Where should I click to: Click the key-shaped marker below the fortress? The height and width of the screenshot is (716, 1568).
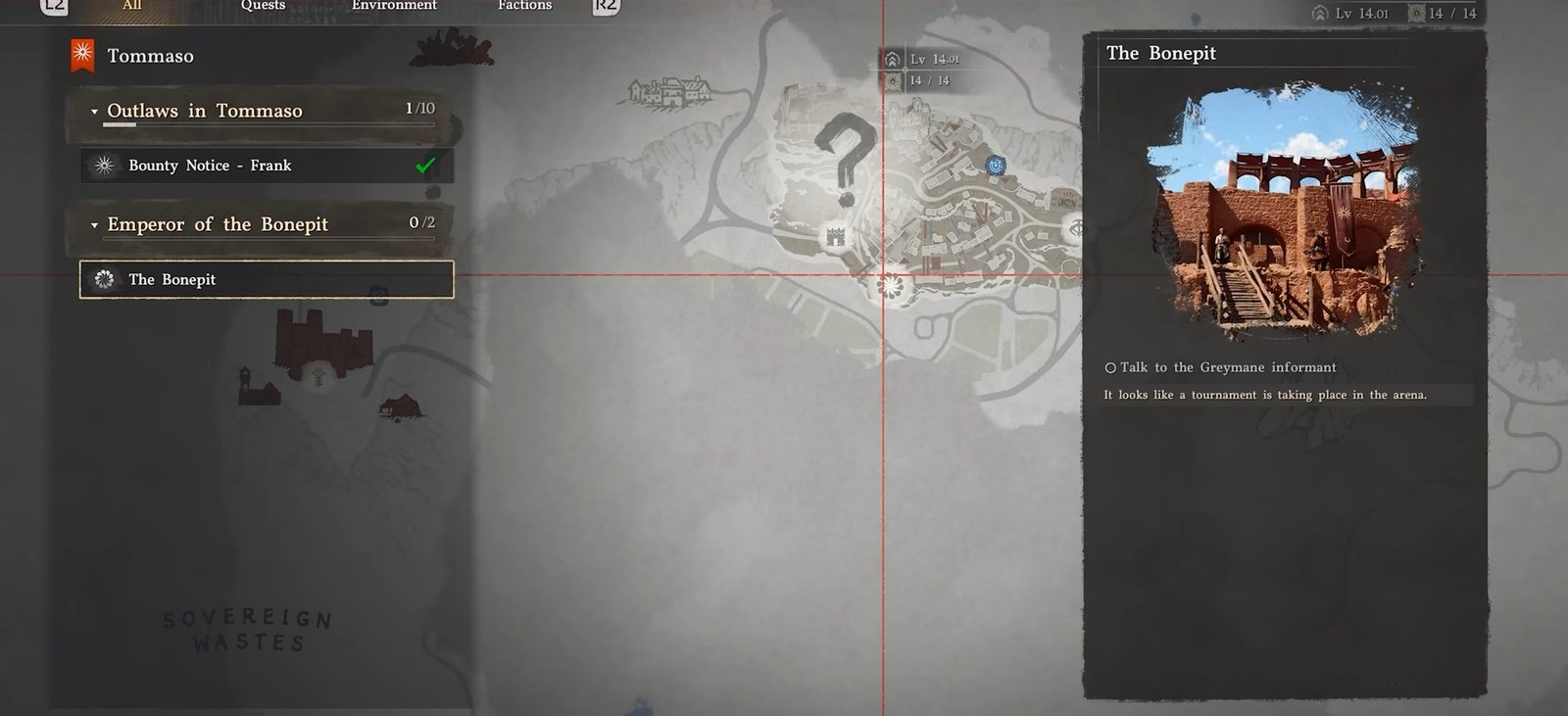click(x=318, y=376)
